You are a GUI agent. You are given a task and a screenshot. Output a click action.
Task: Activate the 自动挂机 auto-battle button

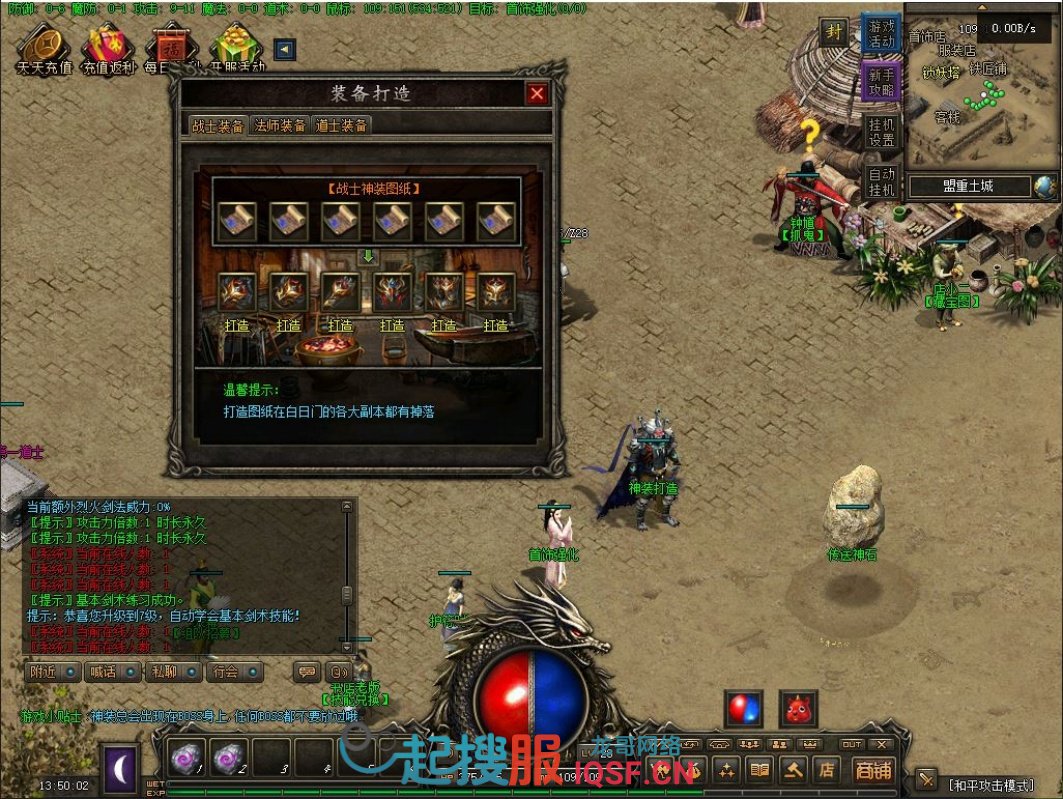(881, 181)
